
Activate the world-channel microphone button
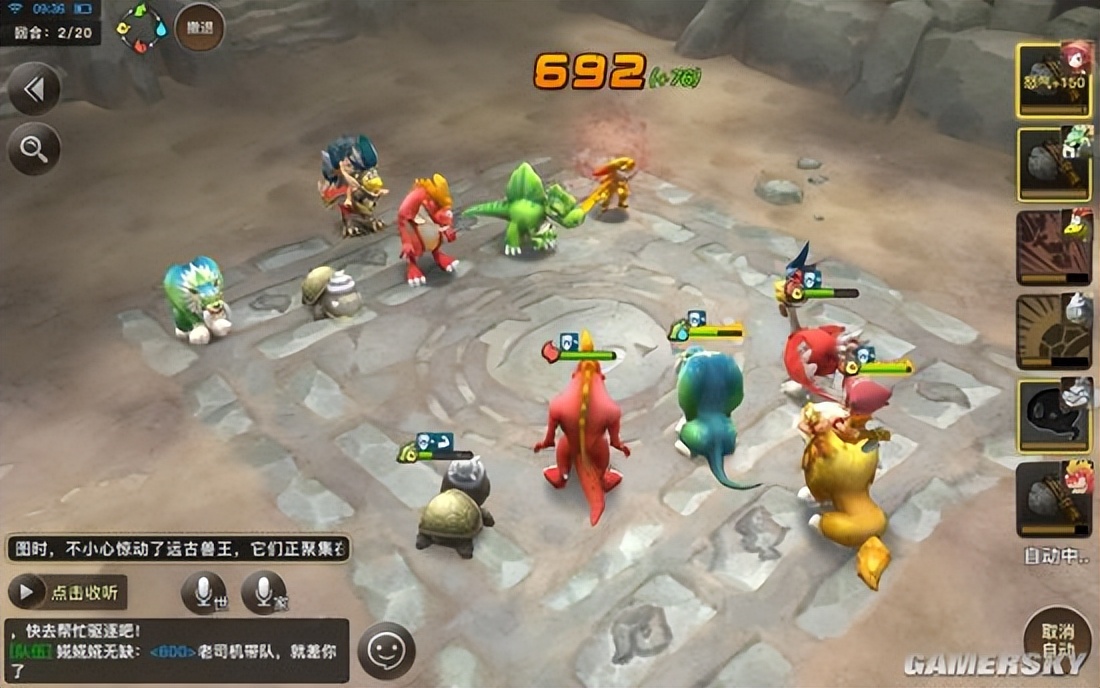coord(204,593)
